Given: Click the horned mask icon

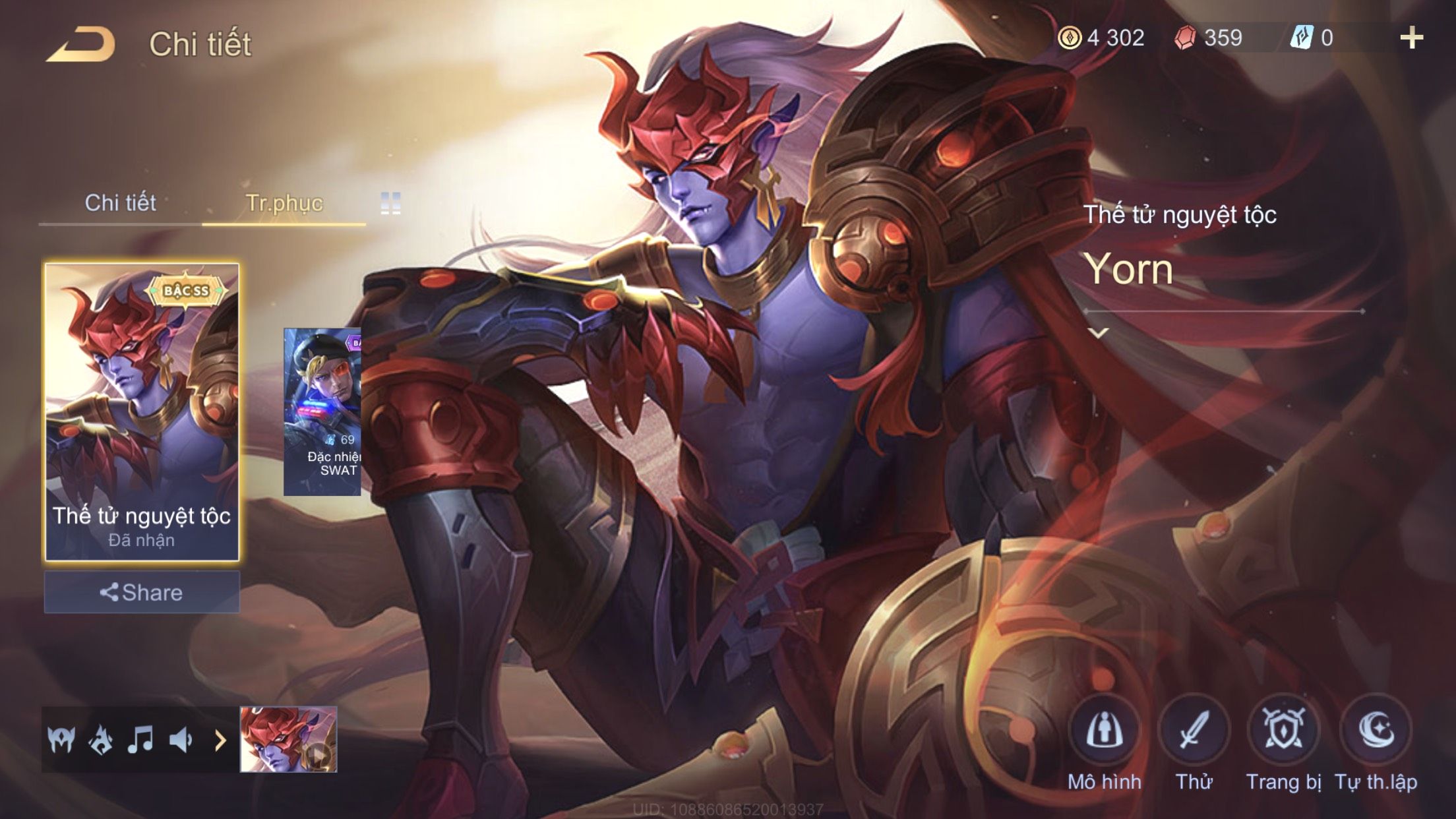Looking at the screenshot, I should click(x=61, y=740).
